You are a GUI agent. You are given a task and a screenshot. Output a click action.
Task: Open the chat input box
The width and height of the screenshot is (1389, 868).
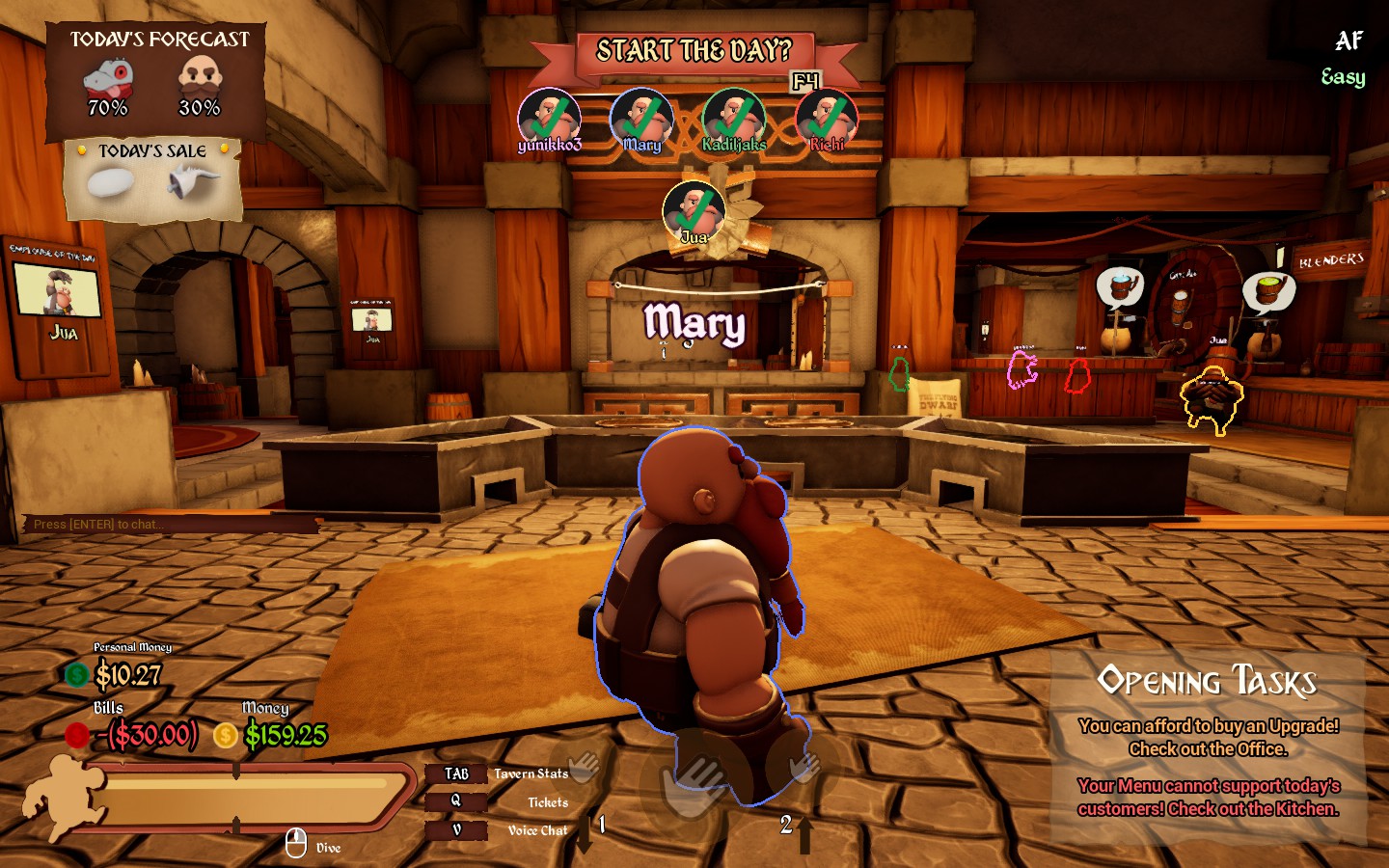[x=169, y=525]
